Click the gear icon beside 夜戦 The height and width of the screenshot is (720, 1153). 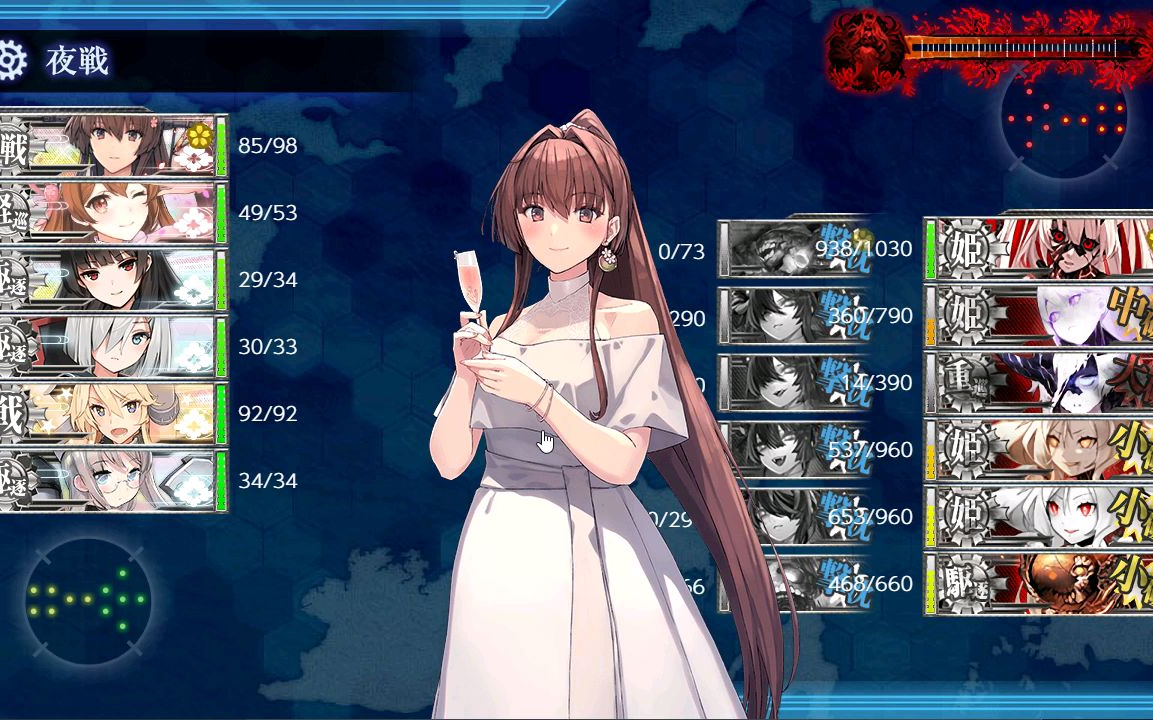[x=10, y=61]
